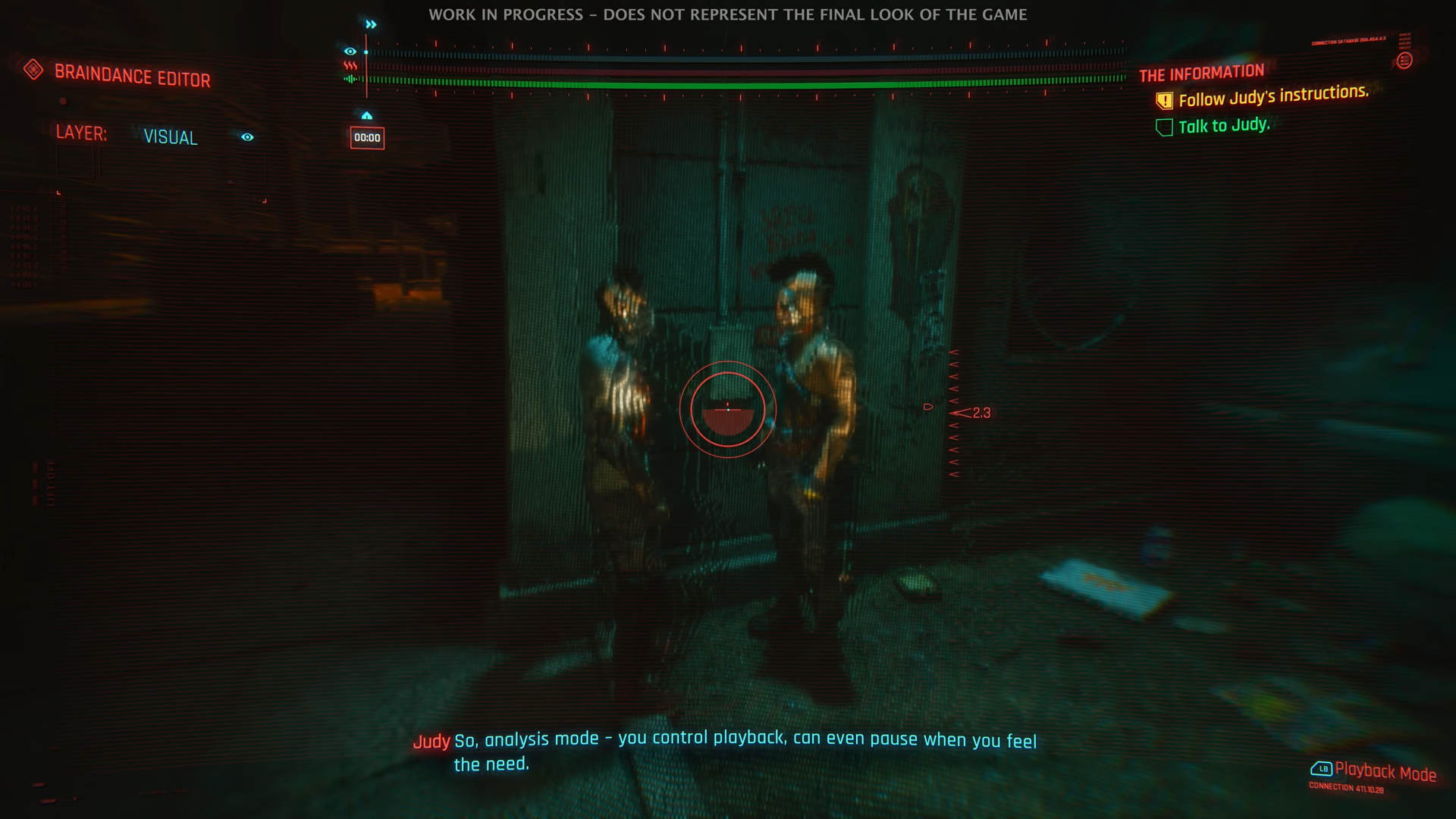Click the thermal layer heat icon
Screen dimensions: 1456x819
point(350,65)
